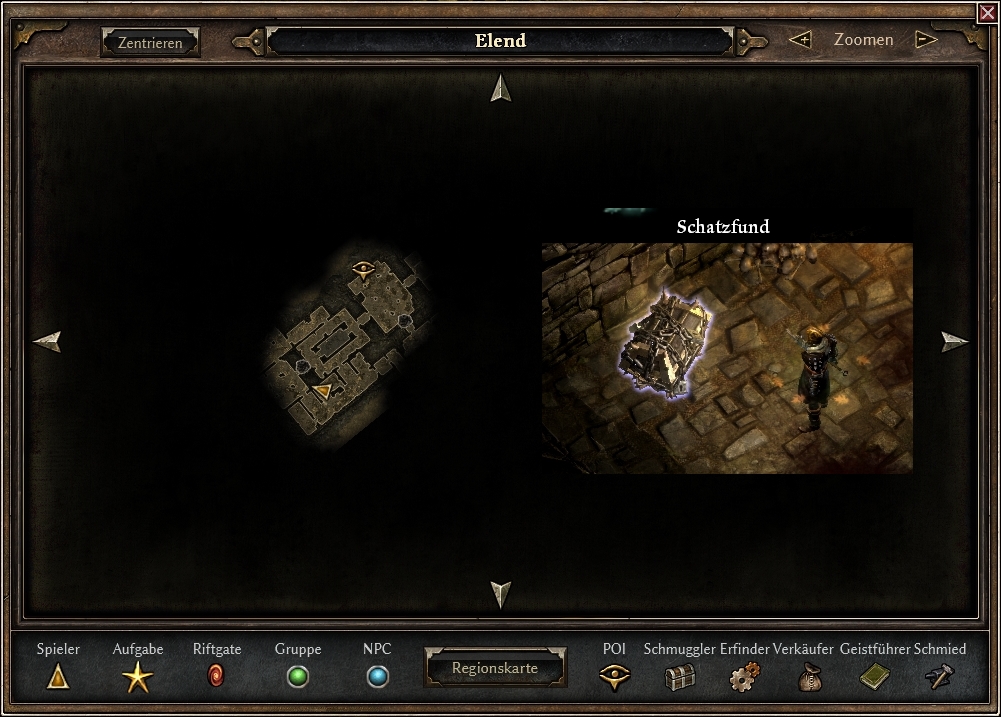Close the map window
The width and height of the screenshot is (1001, 717).
987,12
